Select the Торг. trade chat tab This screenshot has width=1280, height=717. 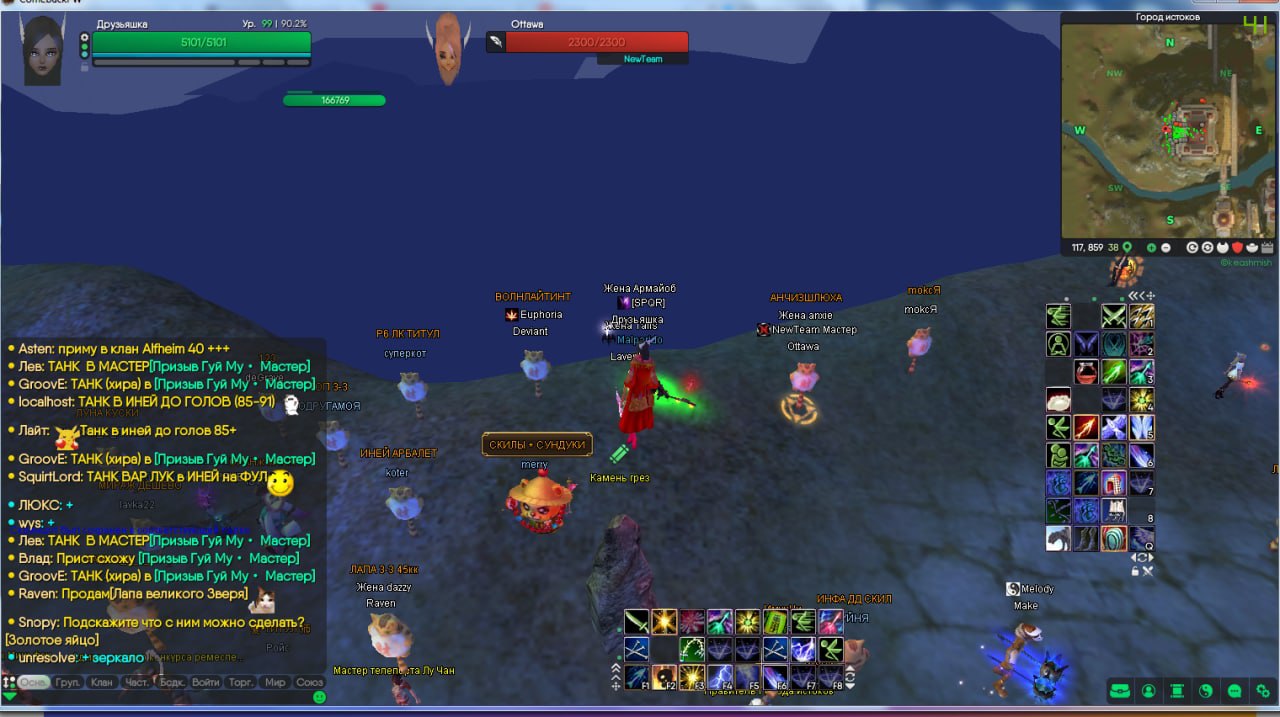241,682
